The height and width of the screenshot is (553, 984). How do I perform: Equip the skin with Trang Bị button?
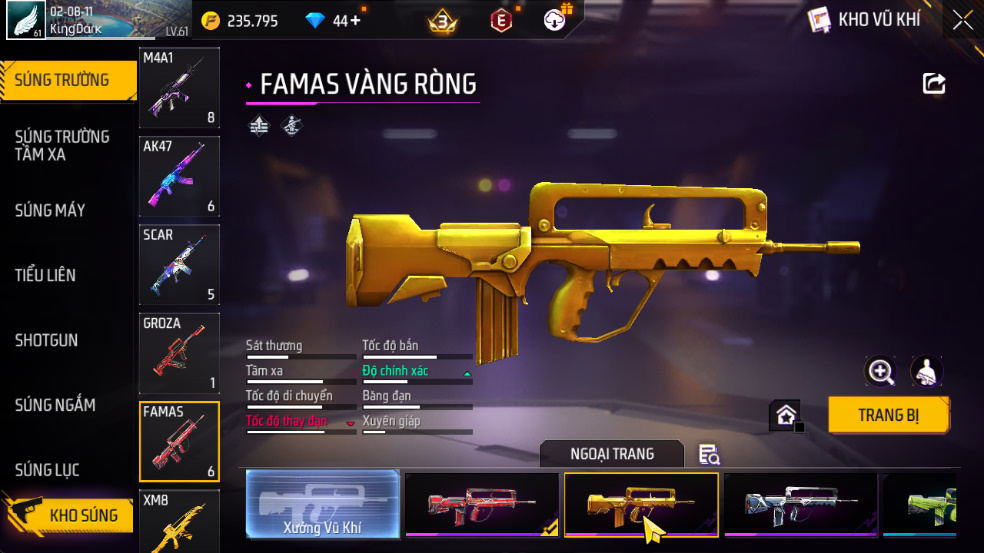click(x=888, y=415)
